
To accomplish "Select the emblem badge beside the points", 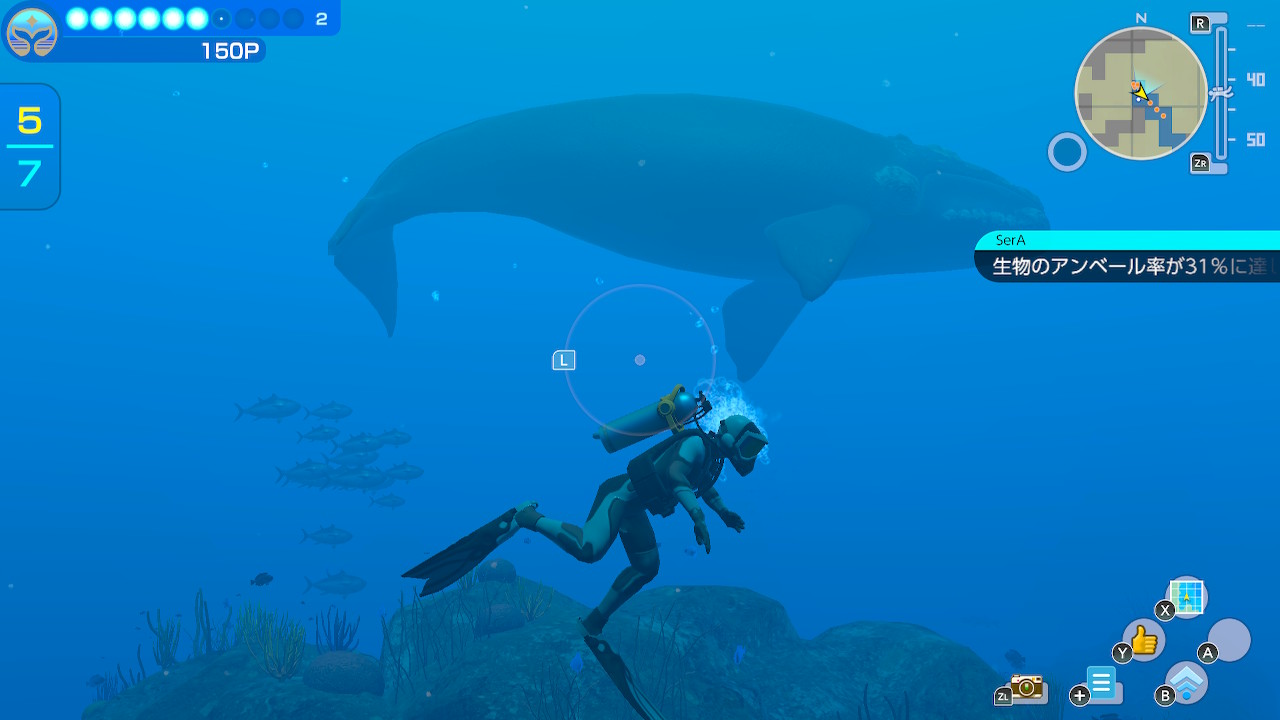I will point(31,32).
